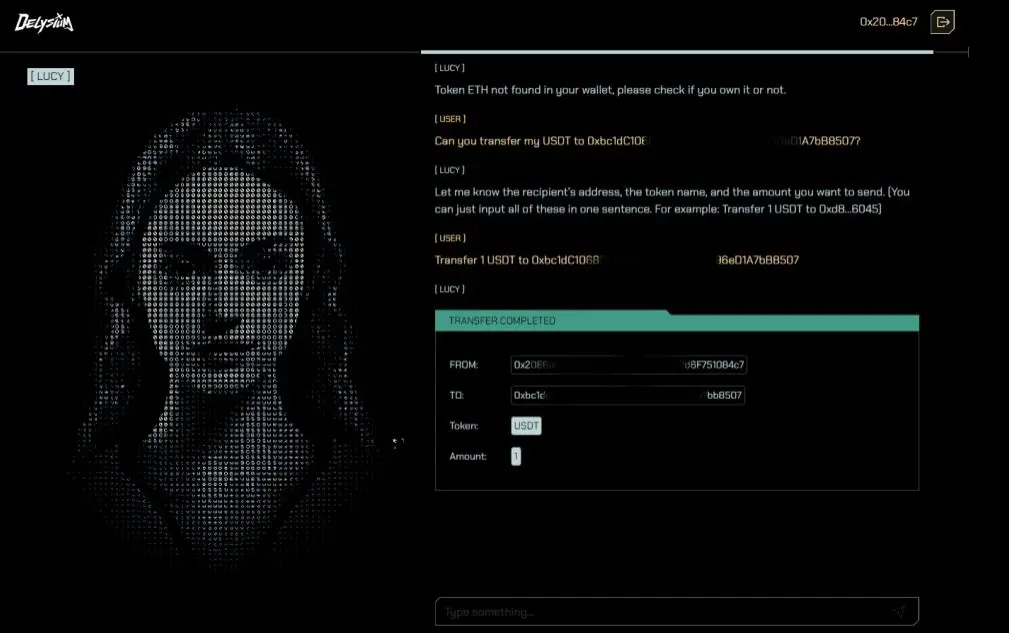Send the message with the paper plane icon
Image resolution: width=1009 pixels, height=633 pixels.
point(899,611)
